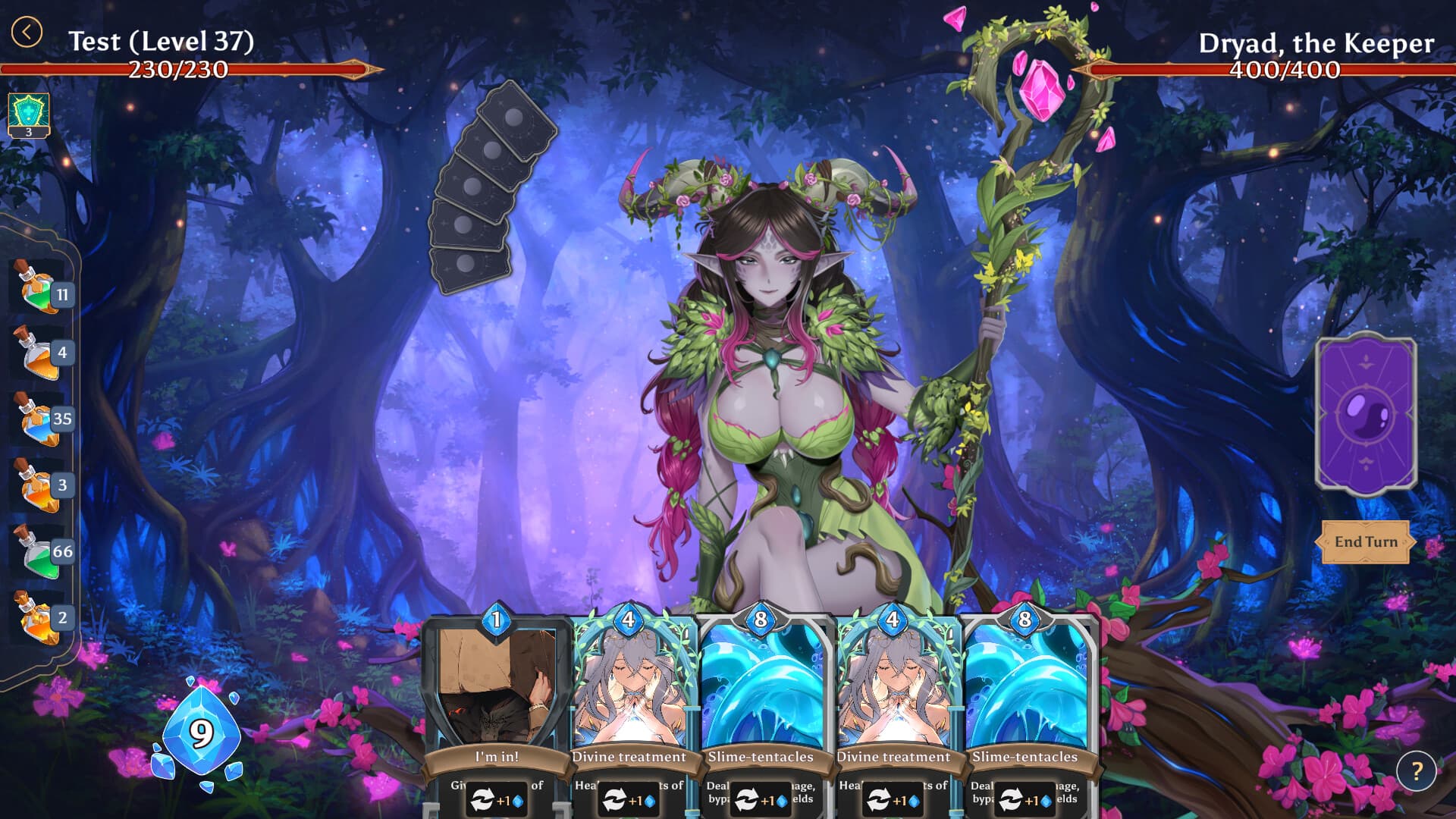This screenshot has height=819, width=1456.
Task: Click the back arrow button
Action: point(27,33)
